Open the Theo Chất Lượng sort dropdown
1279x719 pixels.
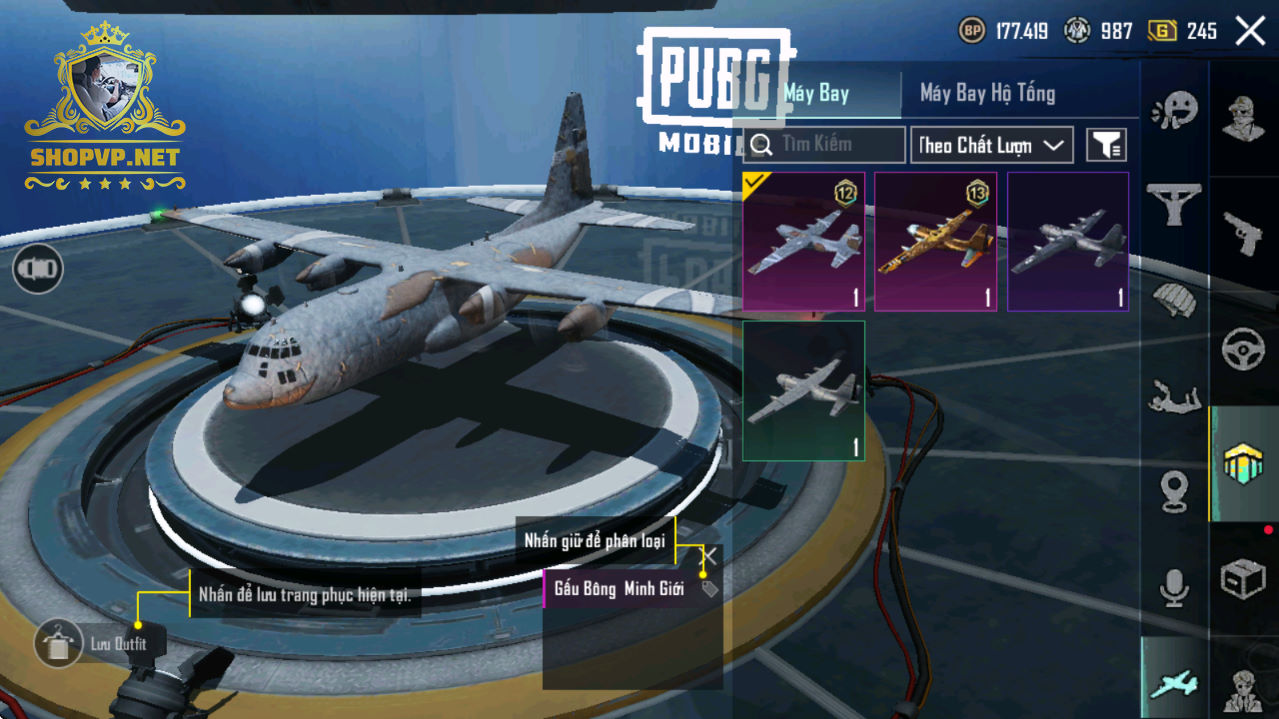click(x=992, y=145)
